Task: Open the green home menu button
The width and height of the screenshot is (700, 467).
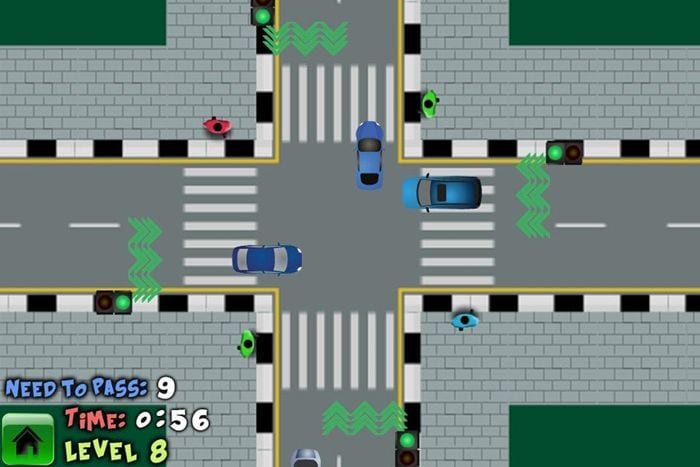Action: [x=27, y=440]
